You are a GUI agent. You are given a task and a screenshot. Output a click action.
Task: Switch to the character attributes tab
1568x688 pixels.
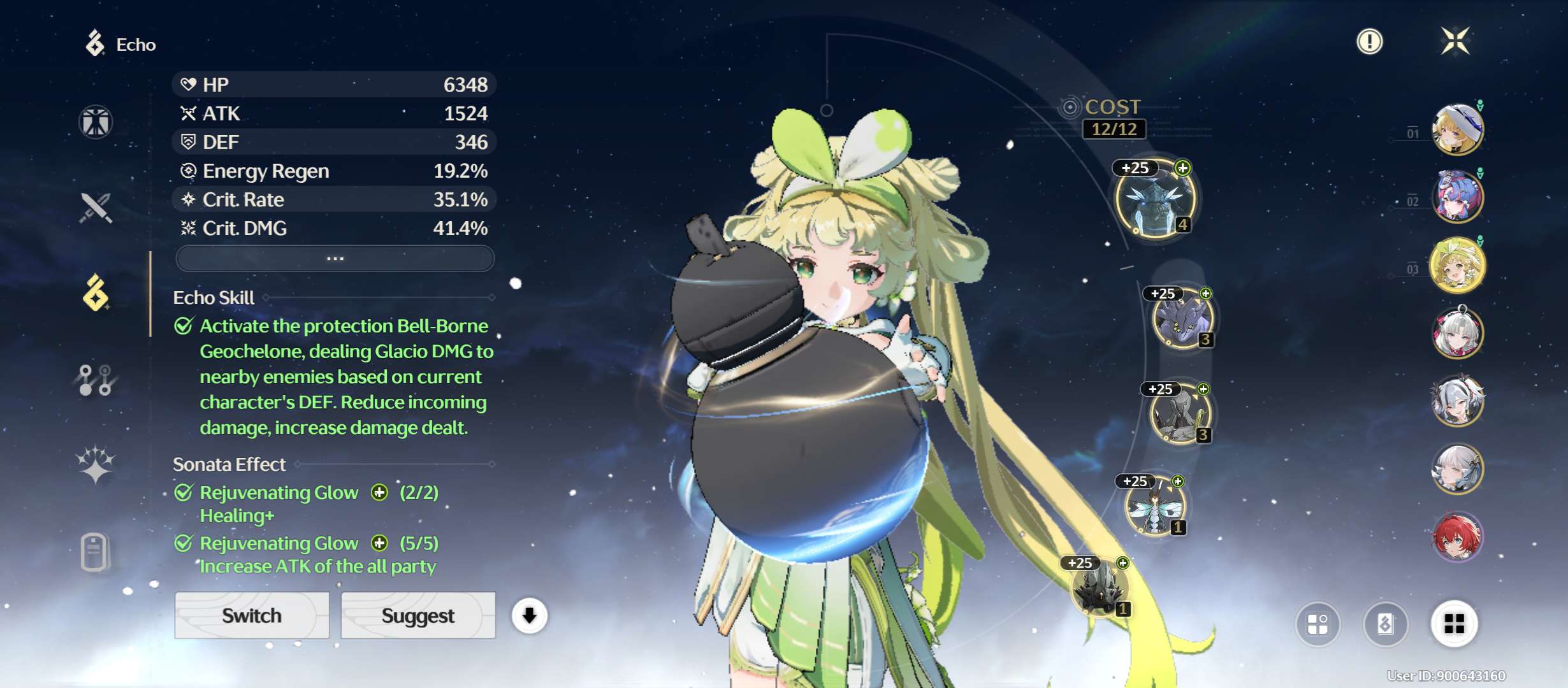pyautogui.click(x=96, y=122)
